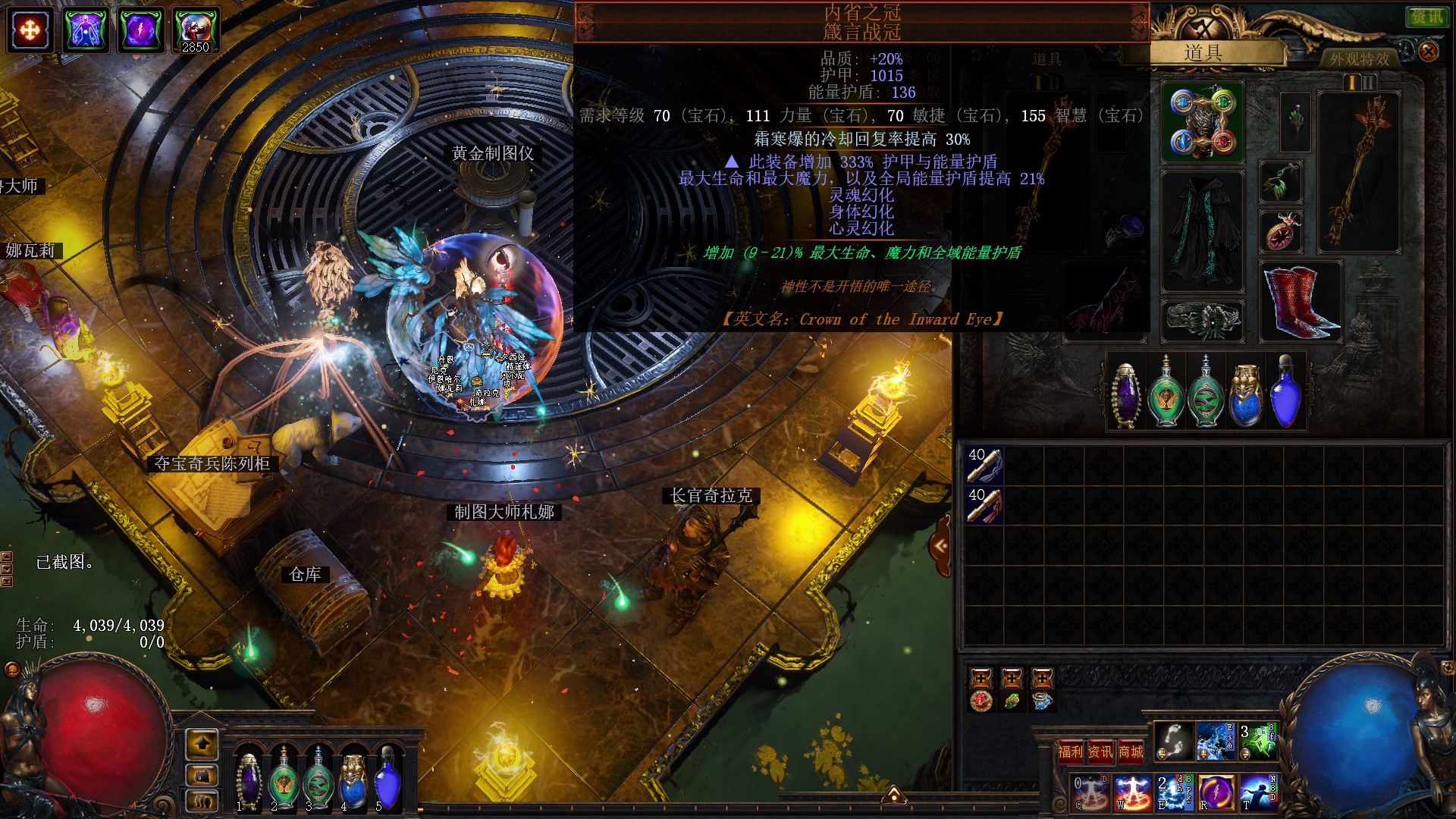Open the 福利 rewards button
Screen dimensions: 1456x819
pos(1070,752)
